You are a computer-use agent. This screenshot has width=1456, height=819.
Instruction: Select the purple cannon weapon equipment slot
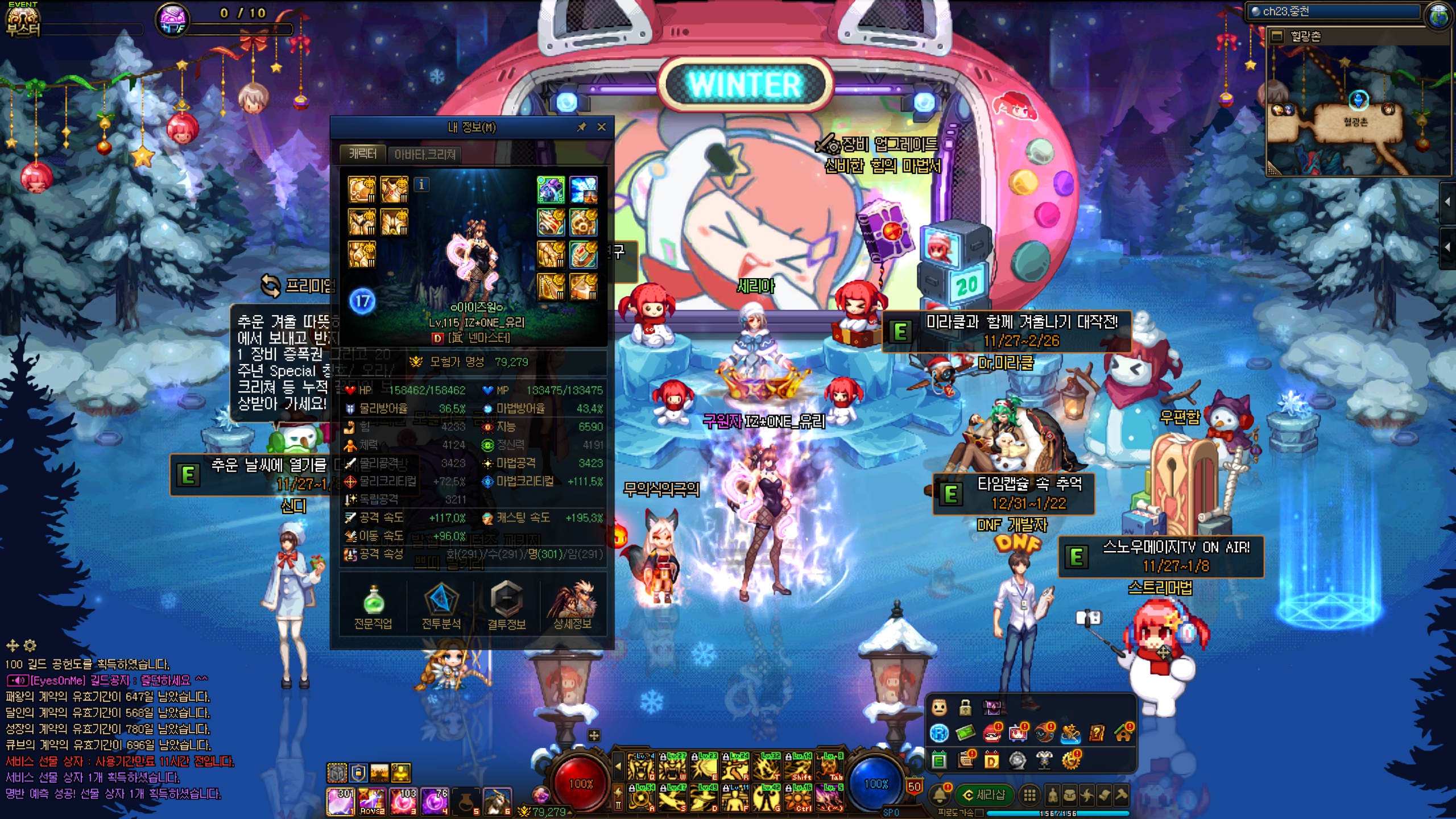click(x=551, y=189)
